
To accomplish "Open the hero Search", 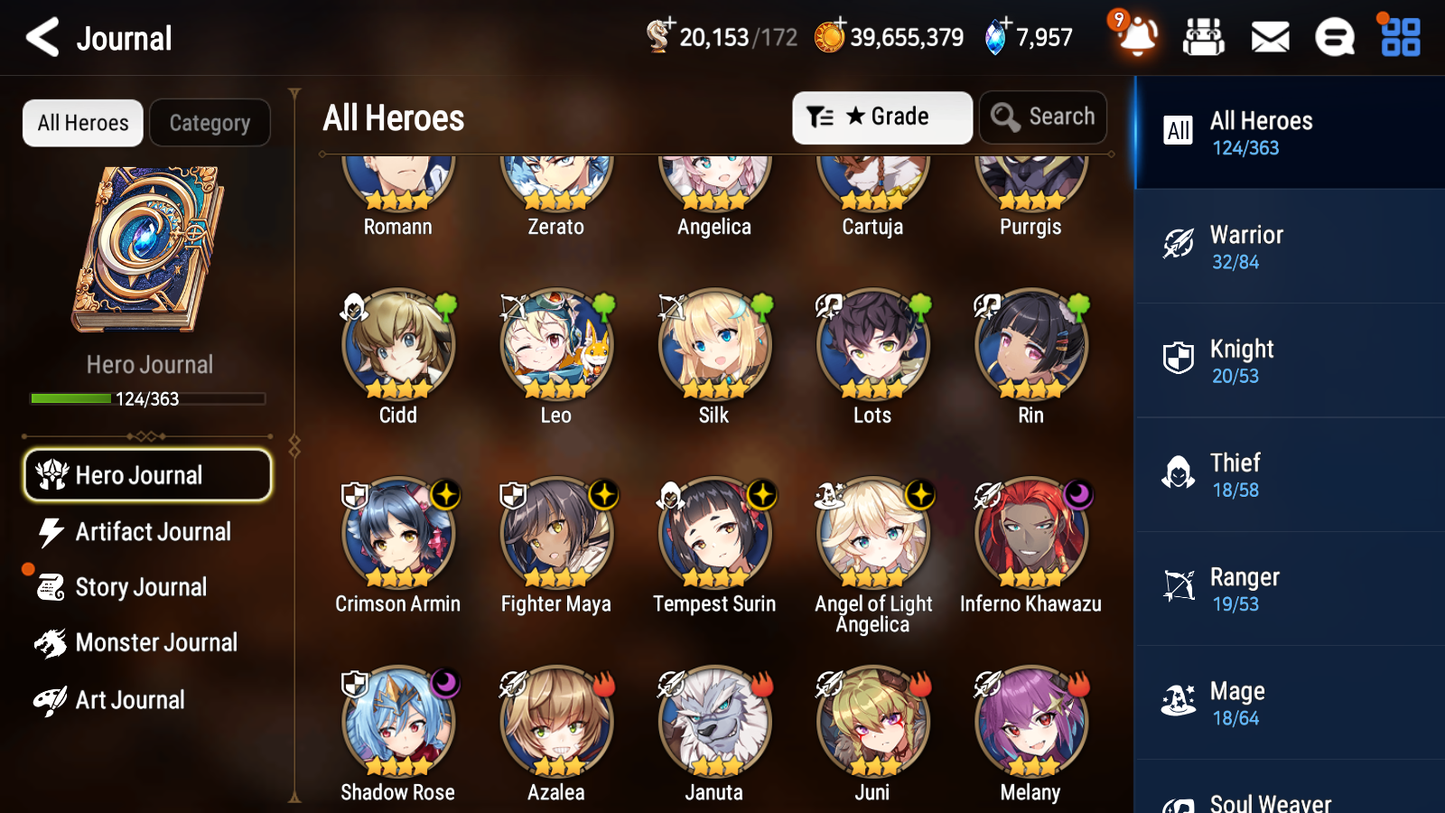I will tap(1043, 116).
